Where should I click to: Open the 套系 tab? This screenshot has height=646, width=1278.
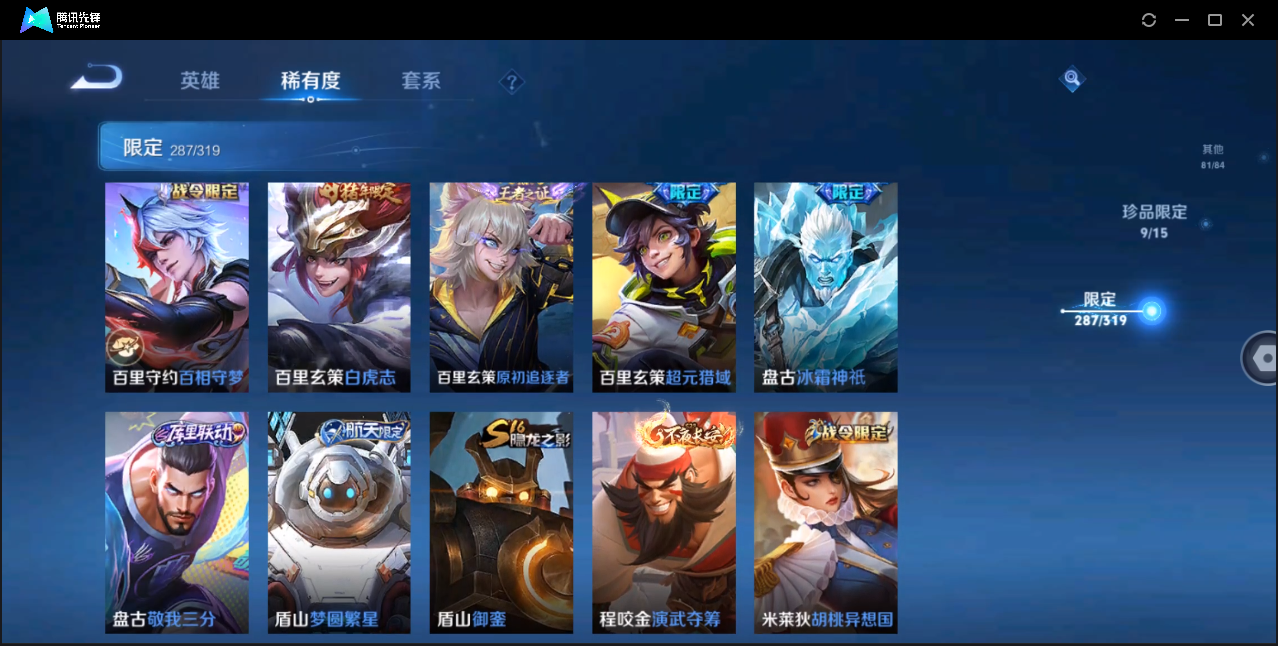(x=421, y=81)
